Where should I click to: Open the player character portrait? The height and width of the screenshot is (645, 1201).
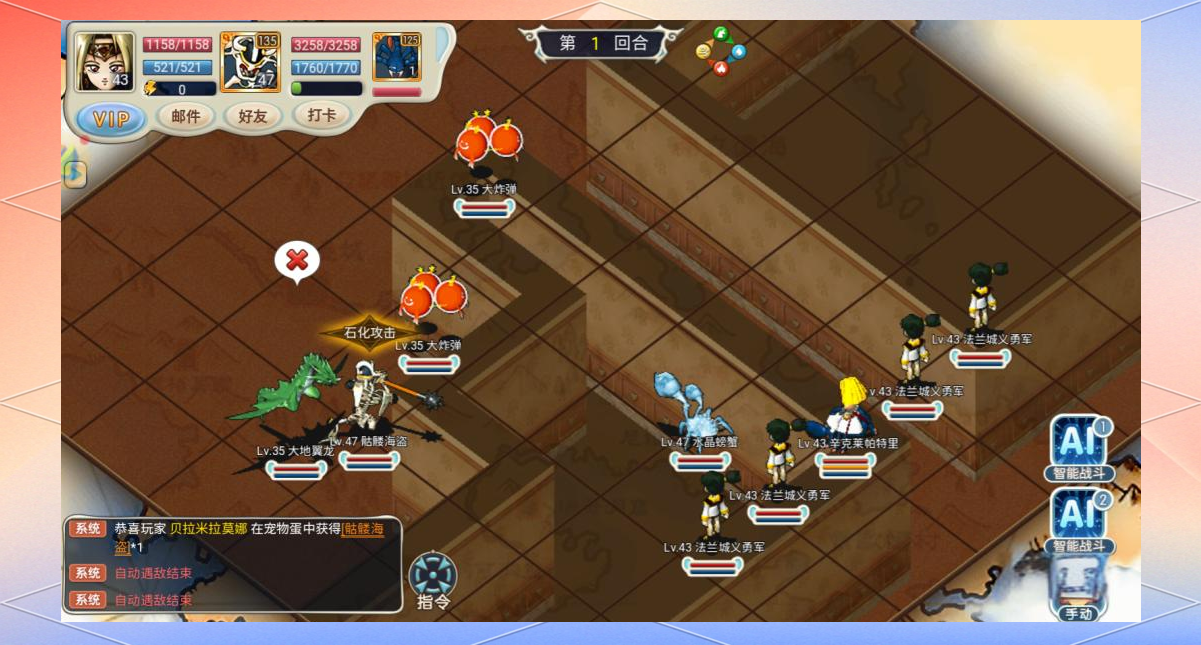point(105,62)
